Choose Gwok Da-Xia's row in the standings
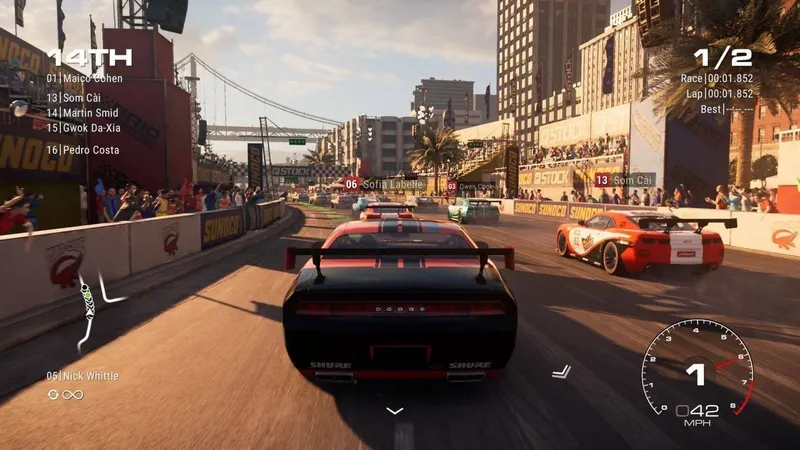 coord(84,128)
